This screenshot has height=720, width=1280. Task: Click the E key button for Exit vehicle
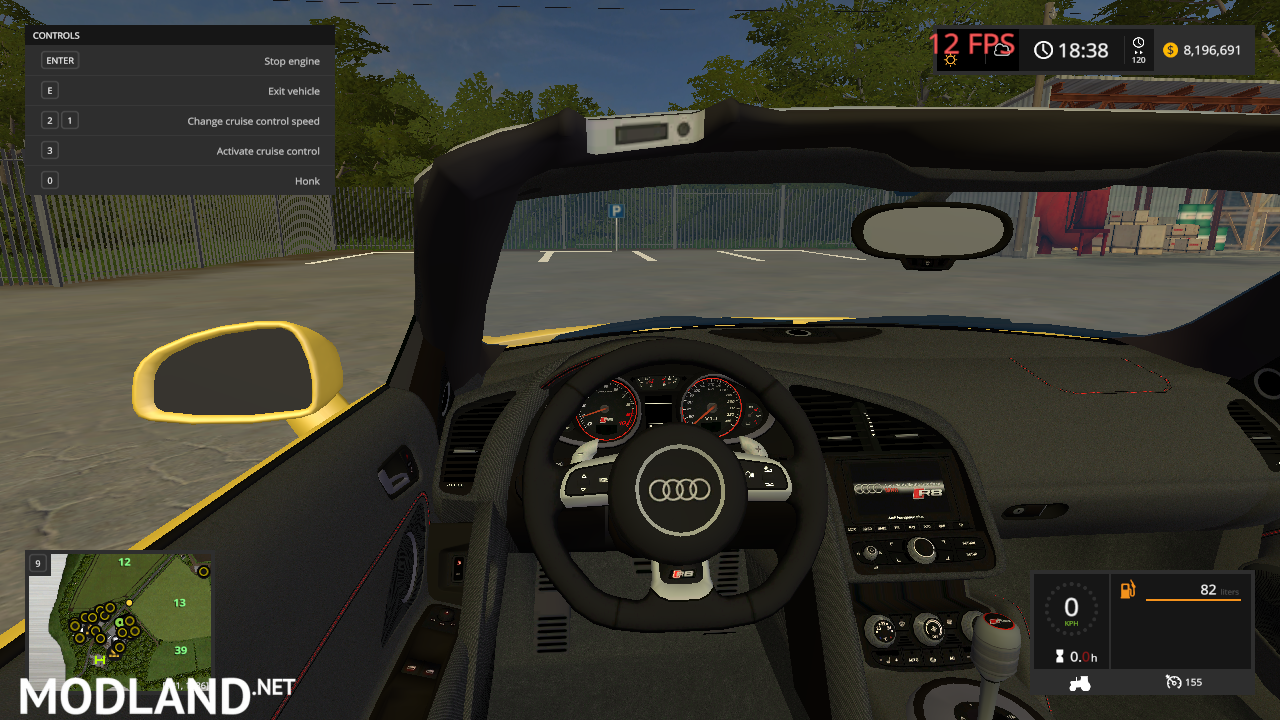click(x=49, y=90)
